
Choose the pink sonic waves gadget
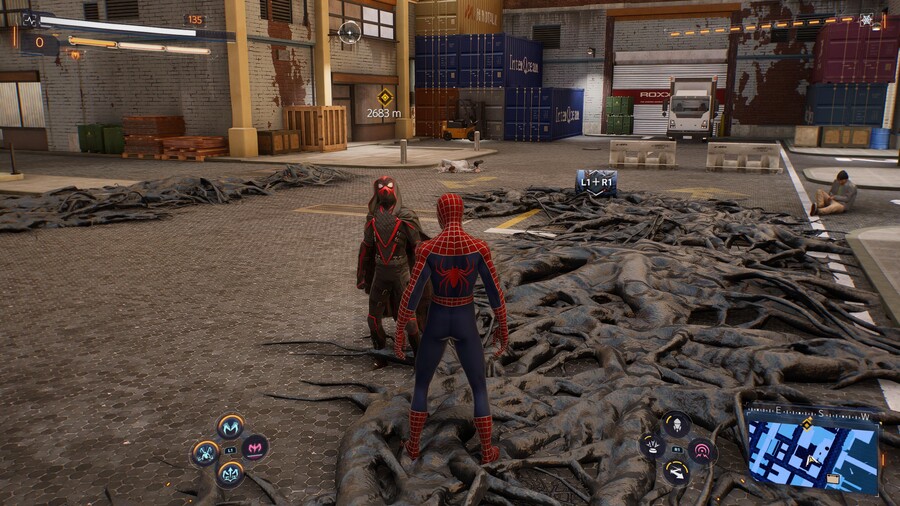pos(702,450)
